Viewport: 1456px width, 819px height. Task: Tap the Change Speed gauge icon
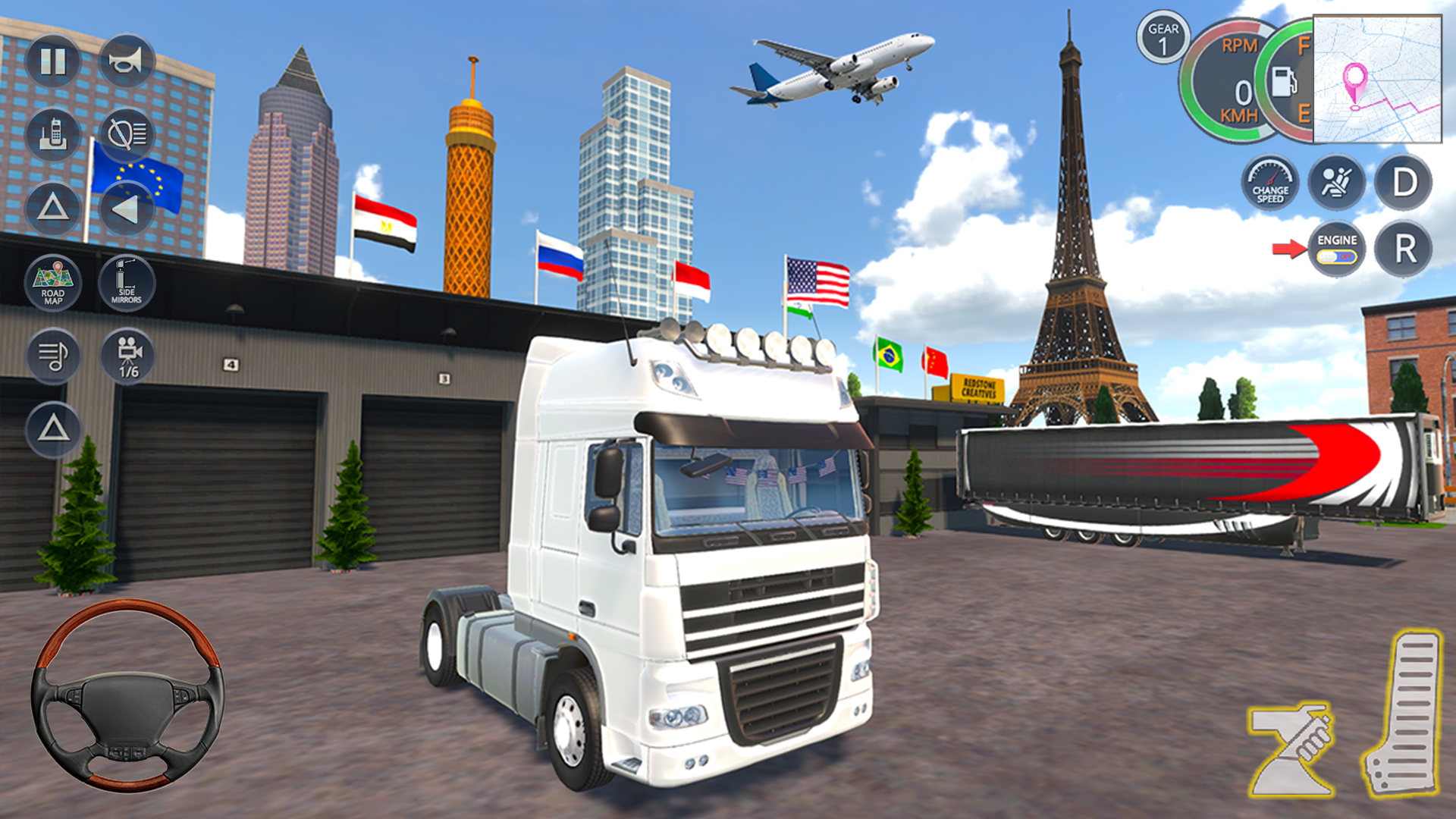[1270, 182]
